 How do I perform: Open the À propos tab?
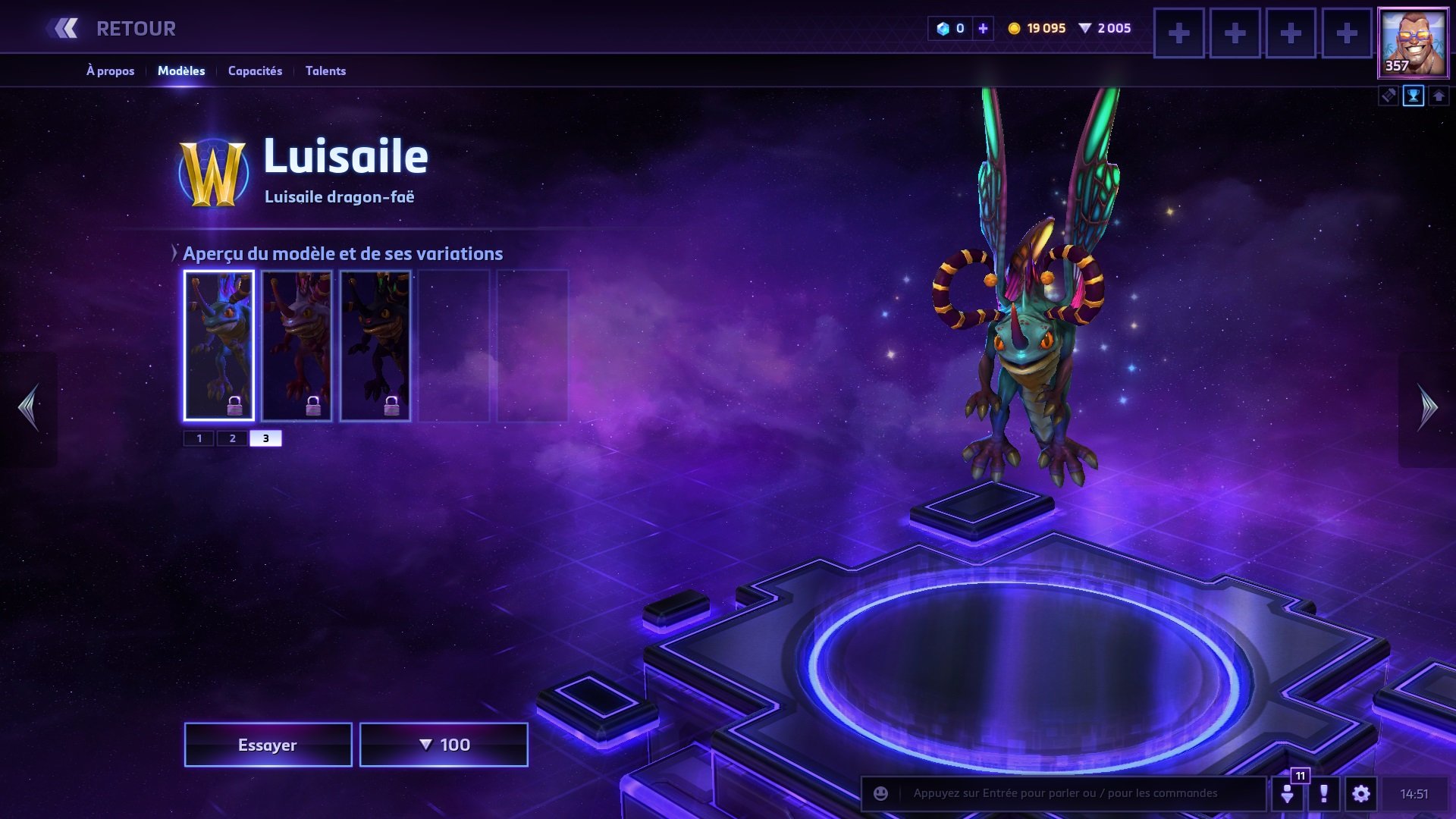(110, 71)
